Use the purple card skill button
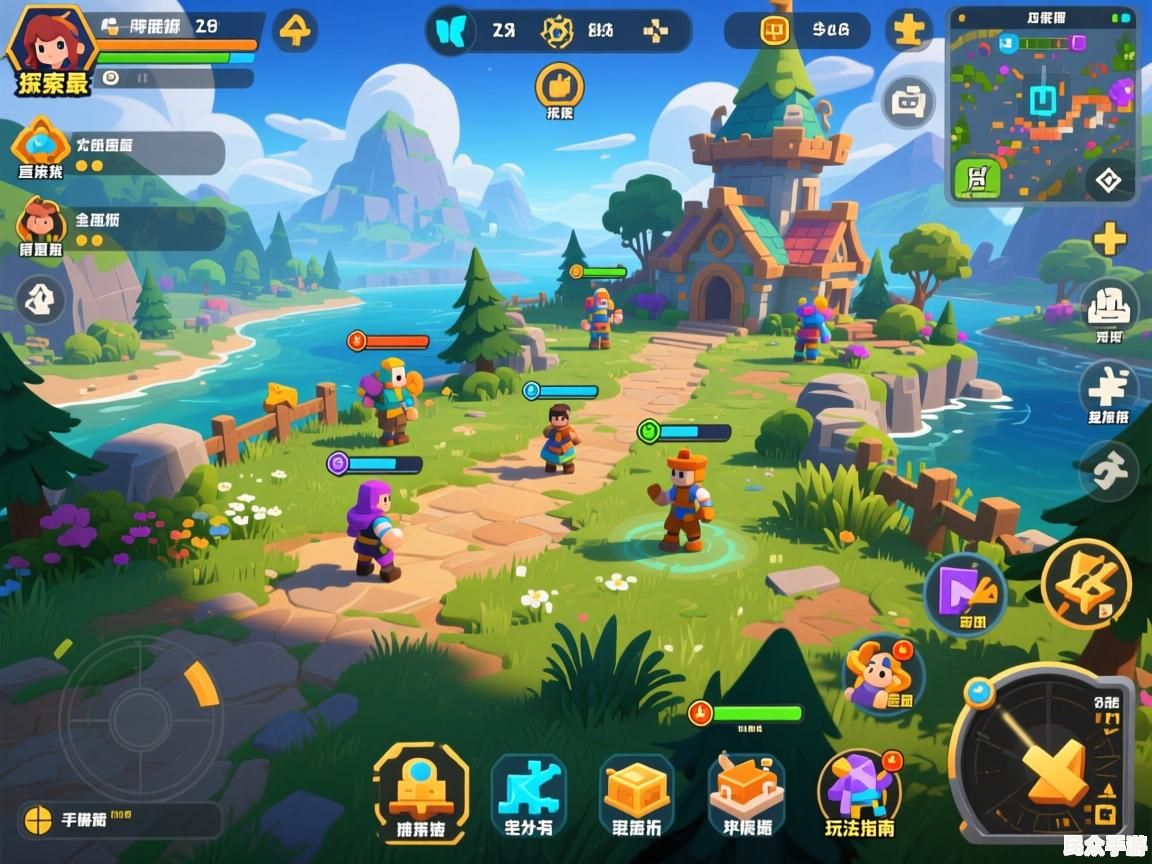This screenshot has width=1152, height=864. coord(965,594)
